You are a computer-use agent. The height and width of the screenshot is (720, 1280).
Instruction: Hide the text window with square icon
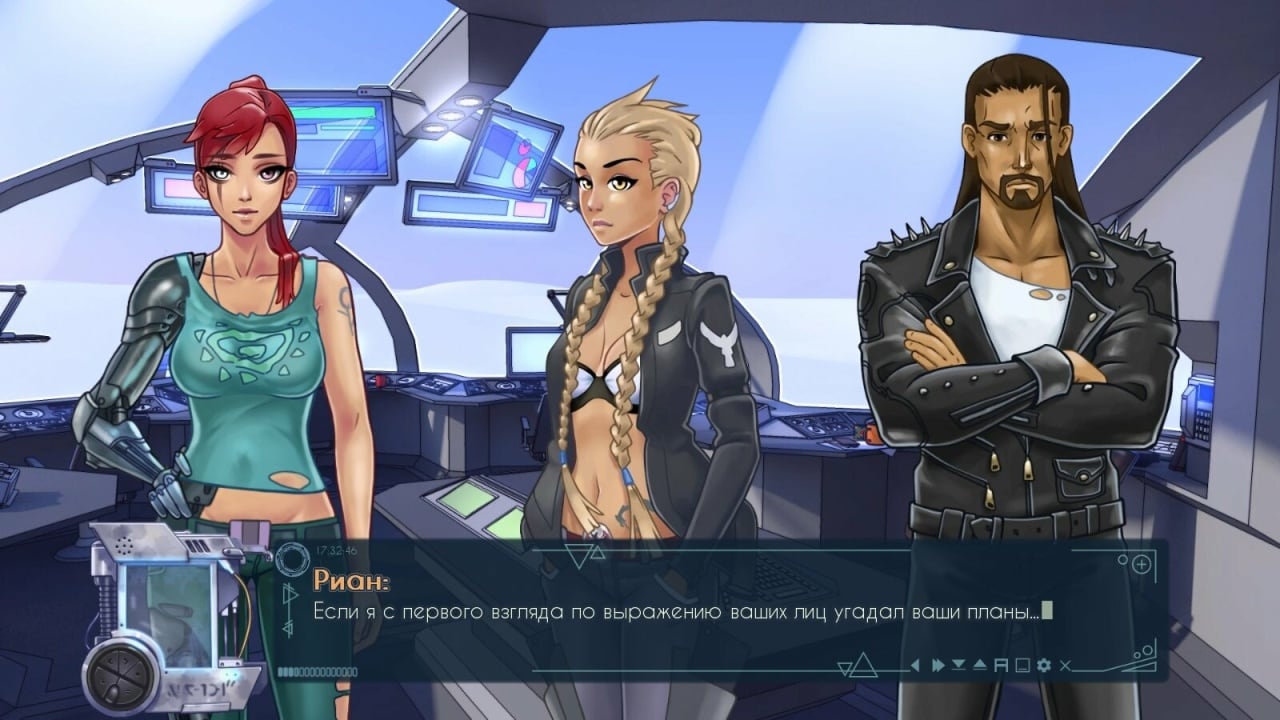click(1022, 665)
